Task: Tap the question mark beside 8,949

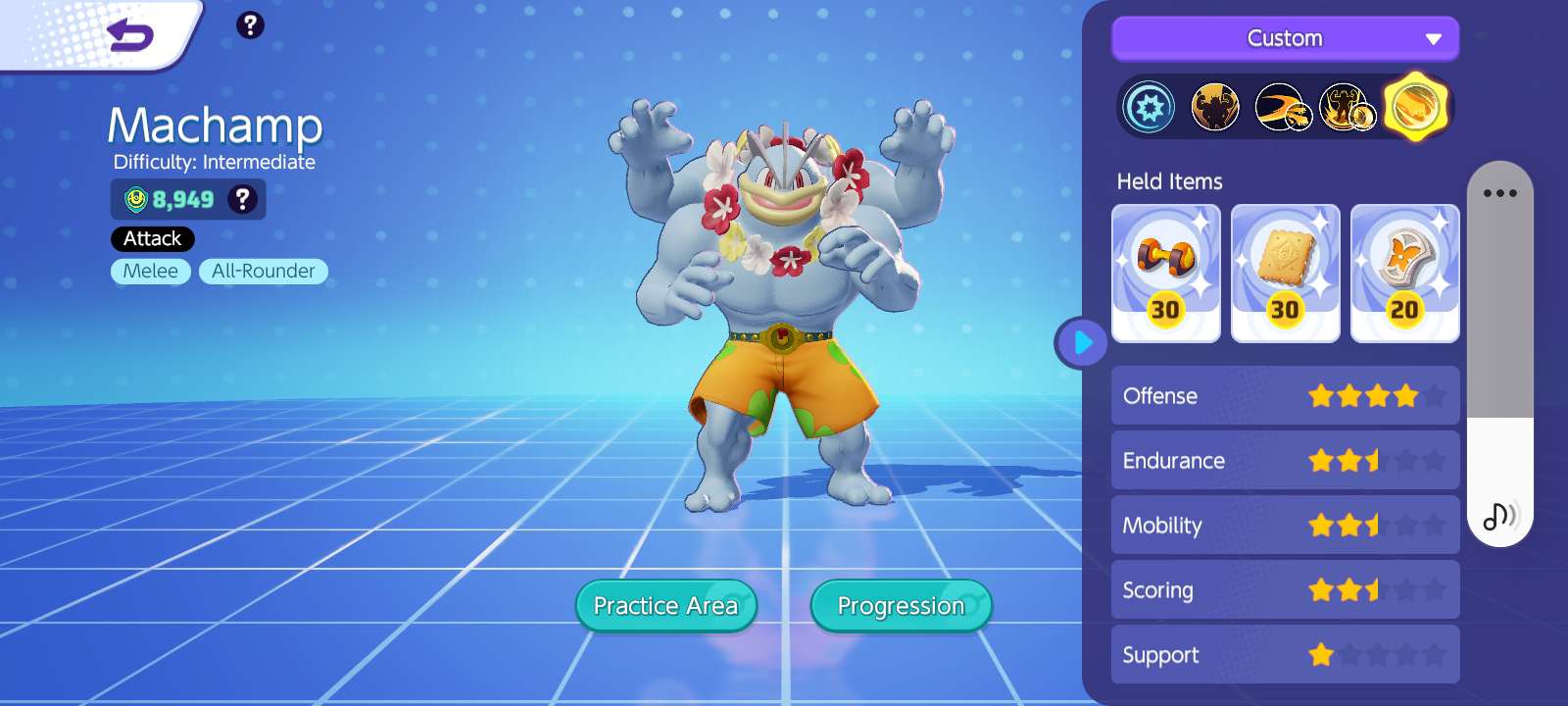Action: (242, 199)
